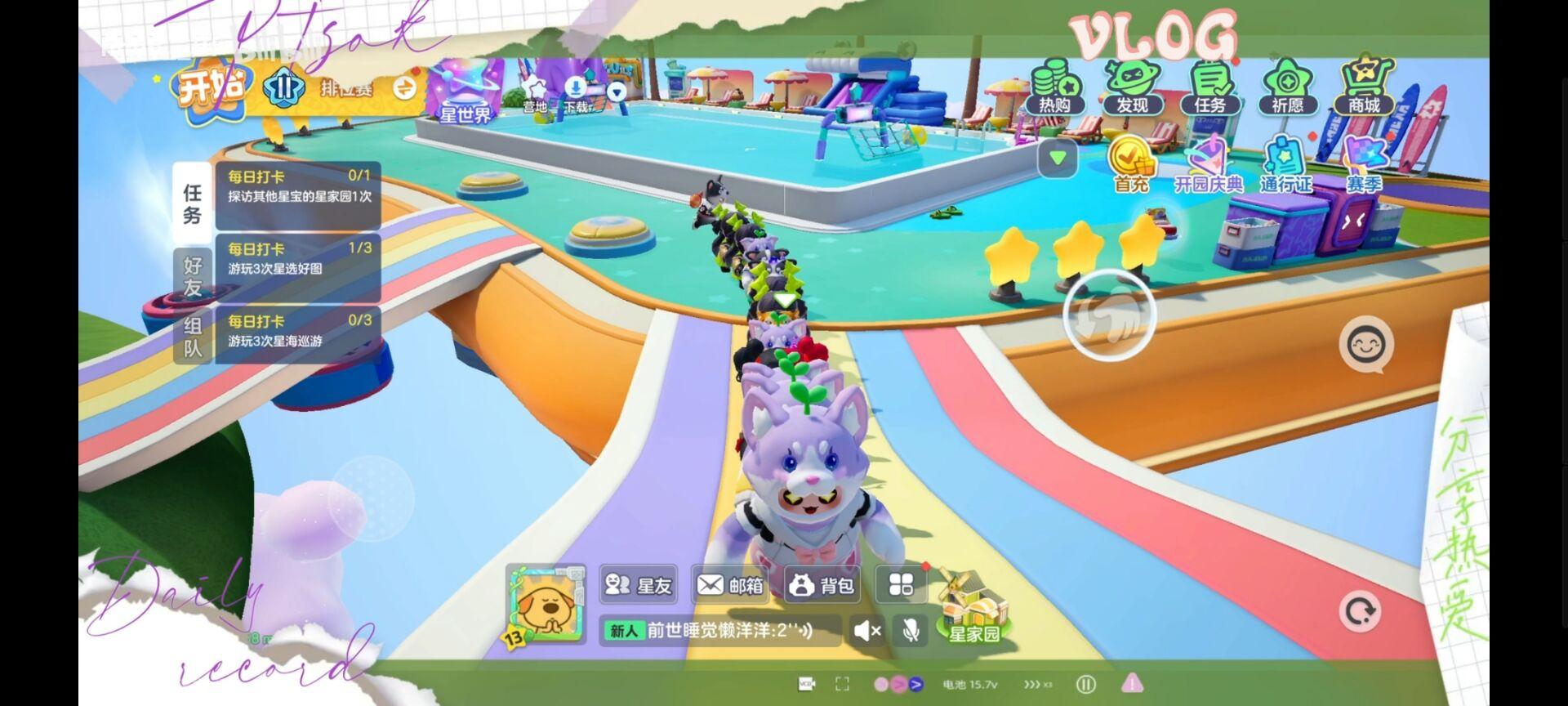
Task: Open the 星友 friends list button
Action: [x=639, y=585]
